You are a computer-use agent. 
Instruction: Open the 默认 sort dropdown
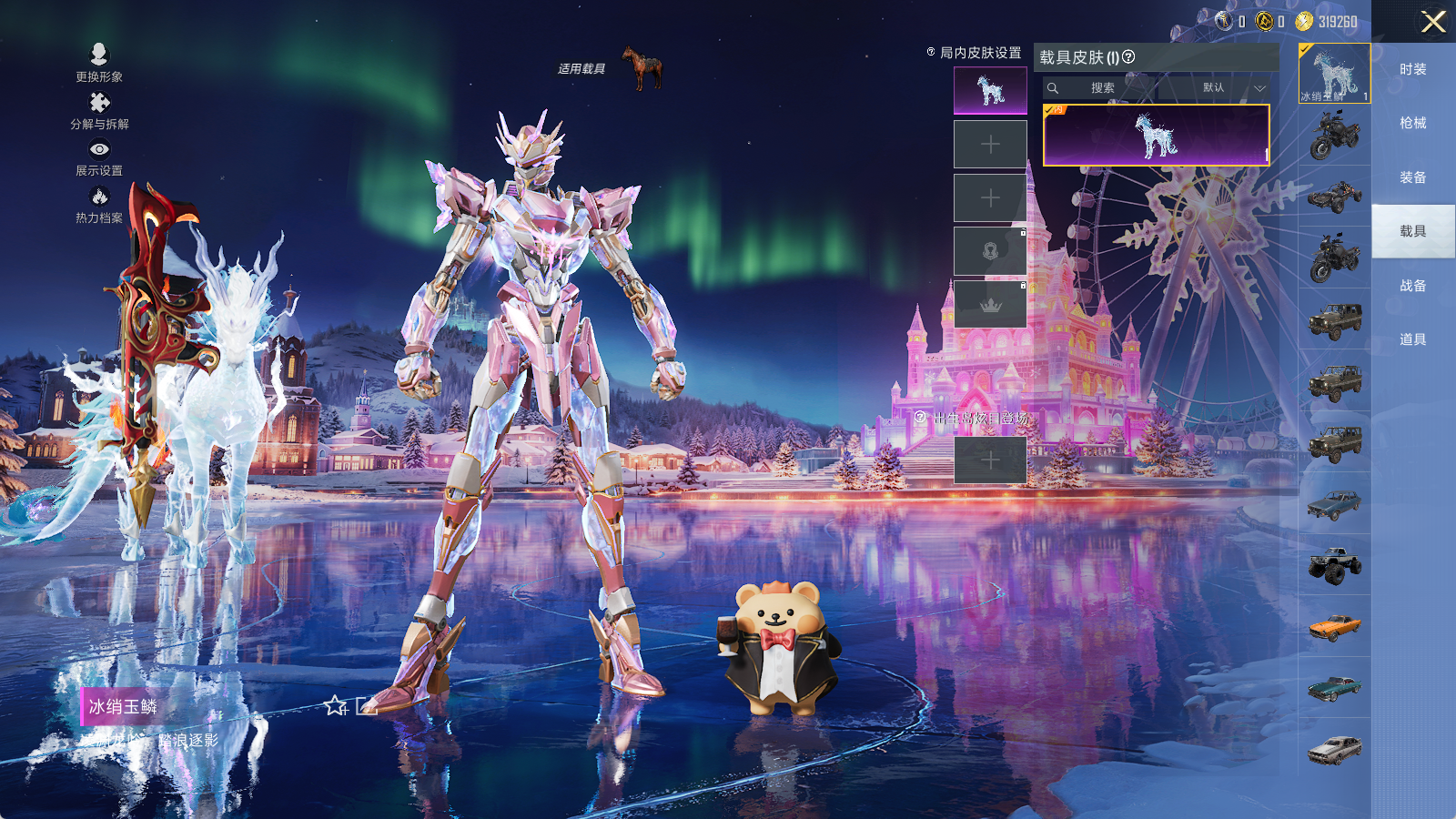pyautogui.click(x=1222, y=88)
